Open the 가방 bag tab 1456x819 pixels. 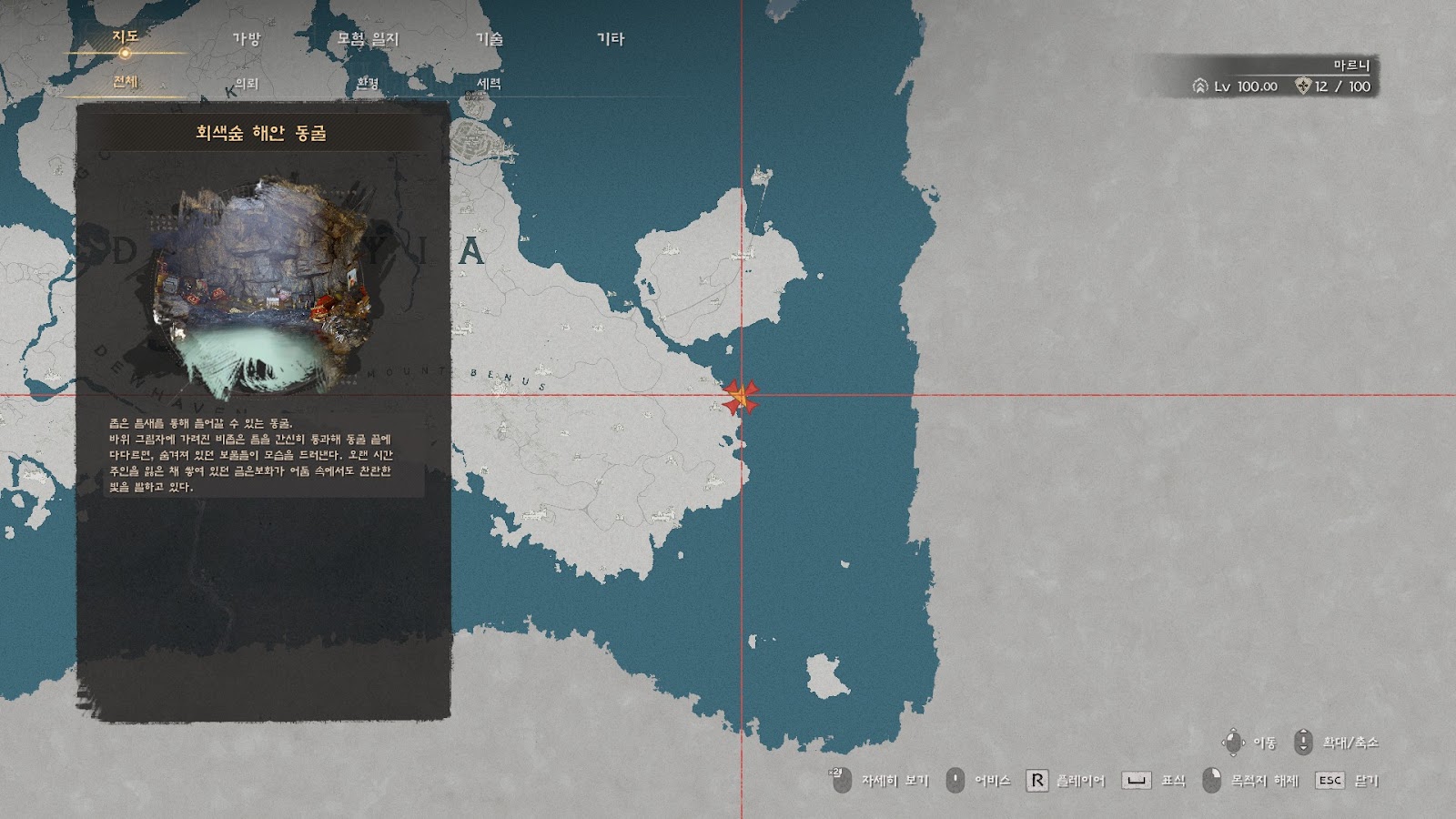tap(247, 38)
